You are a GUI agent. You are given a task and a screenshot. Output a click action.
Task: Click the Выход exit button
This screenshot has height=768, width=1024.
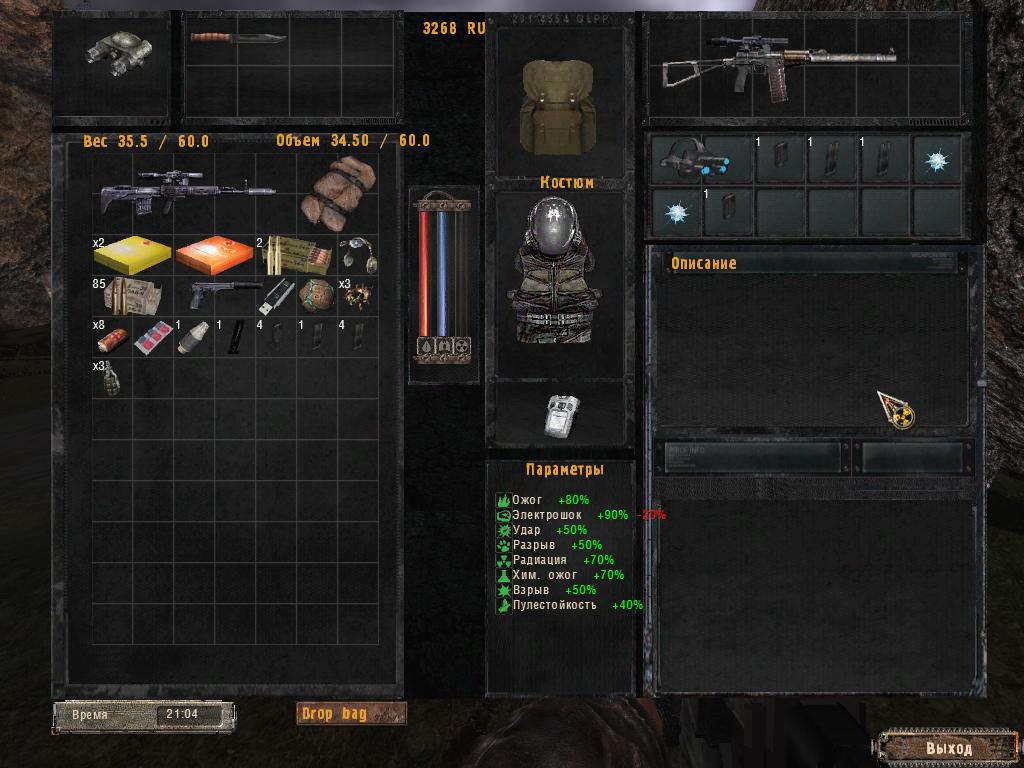click(947, 747)
